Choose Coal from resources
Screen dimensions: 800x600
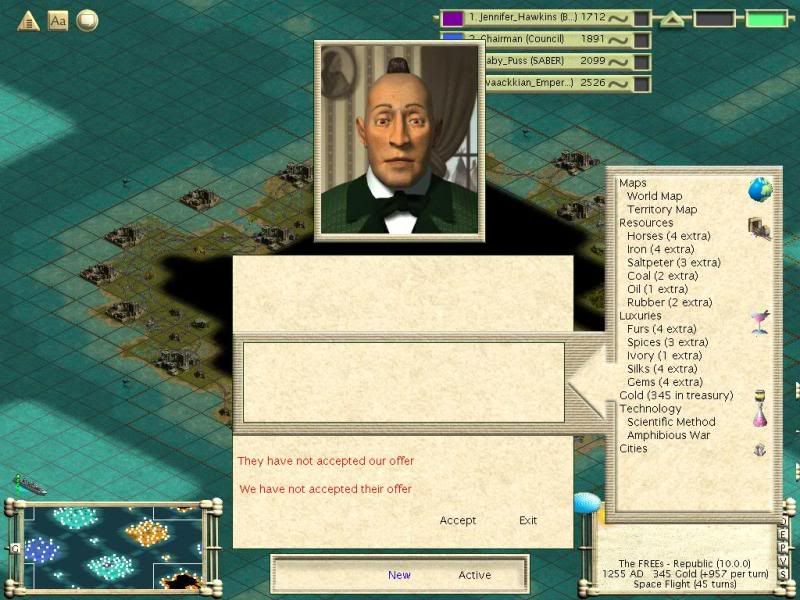[x=662, y=276]
